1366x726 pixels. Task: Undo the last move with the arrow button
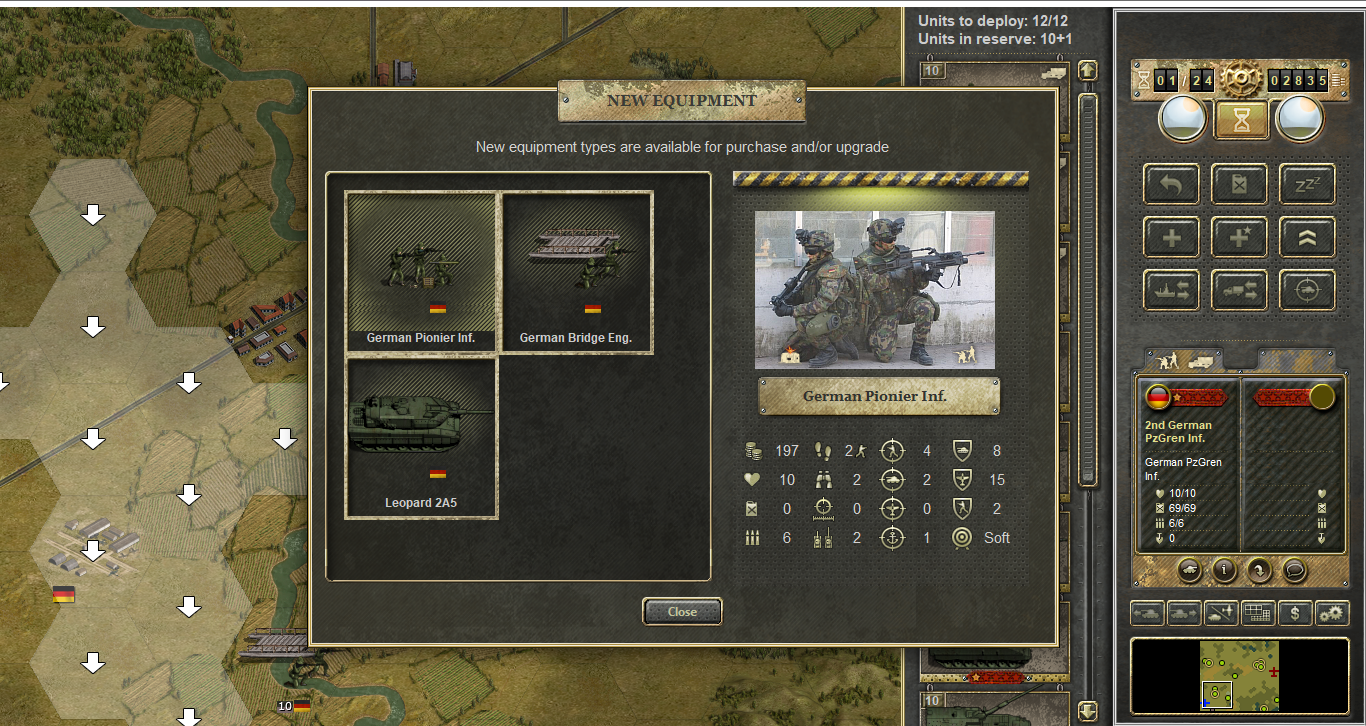click(1172, 184)
